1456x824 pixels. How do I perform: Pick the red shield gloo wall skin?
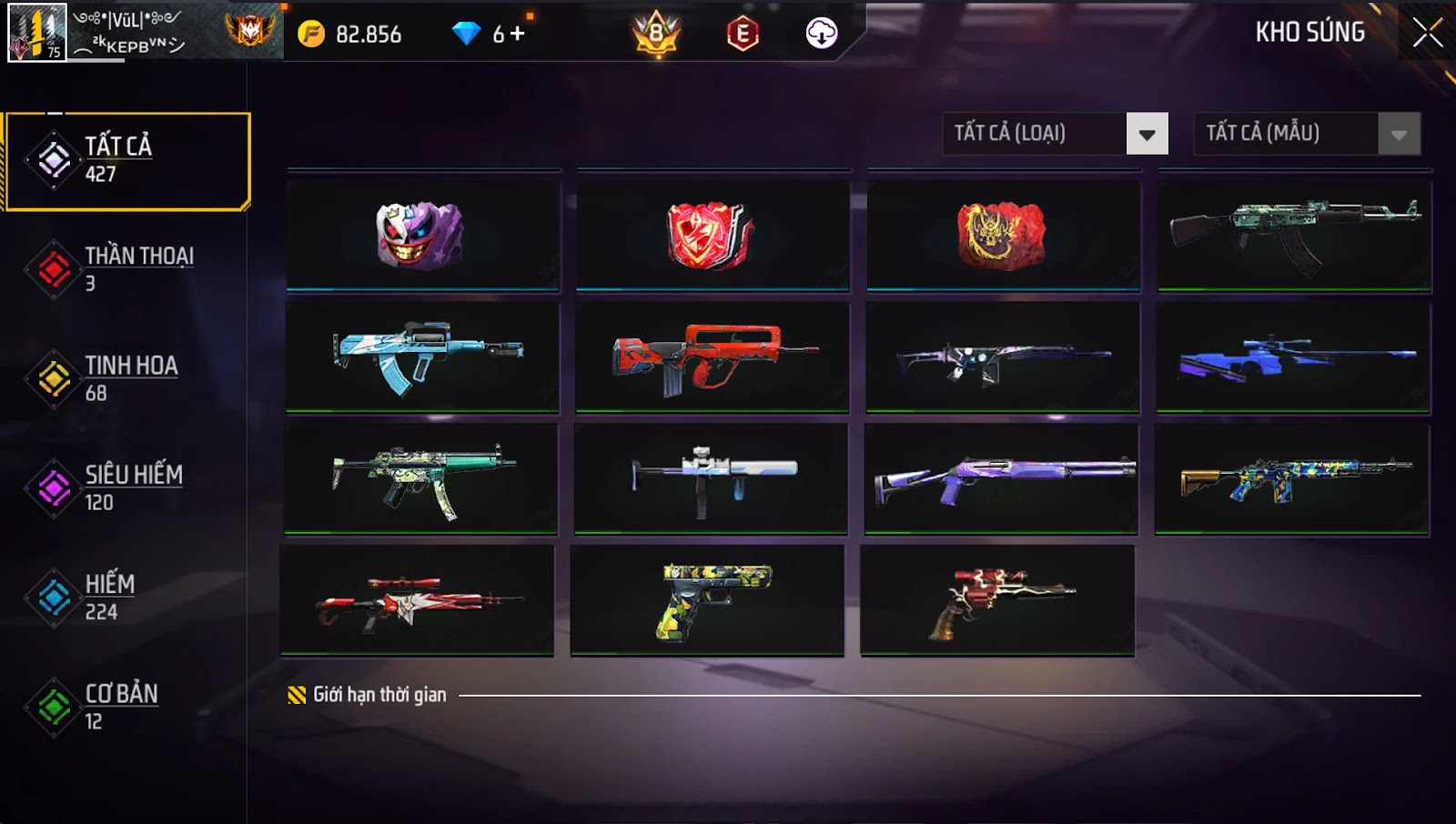(713, 235)
